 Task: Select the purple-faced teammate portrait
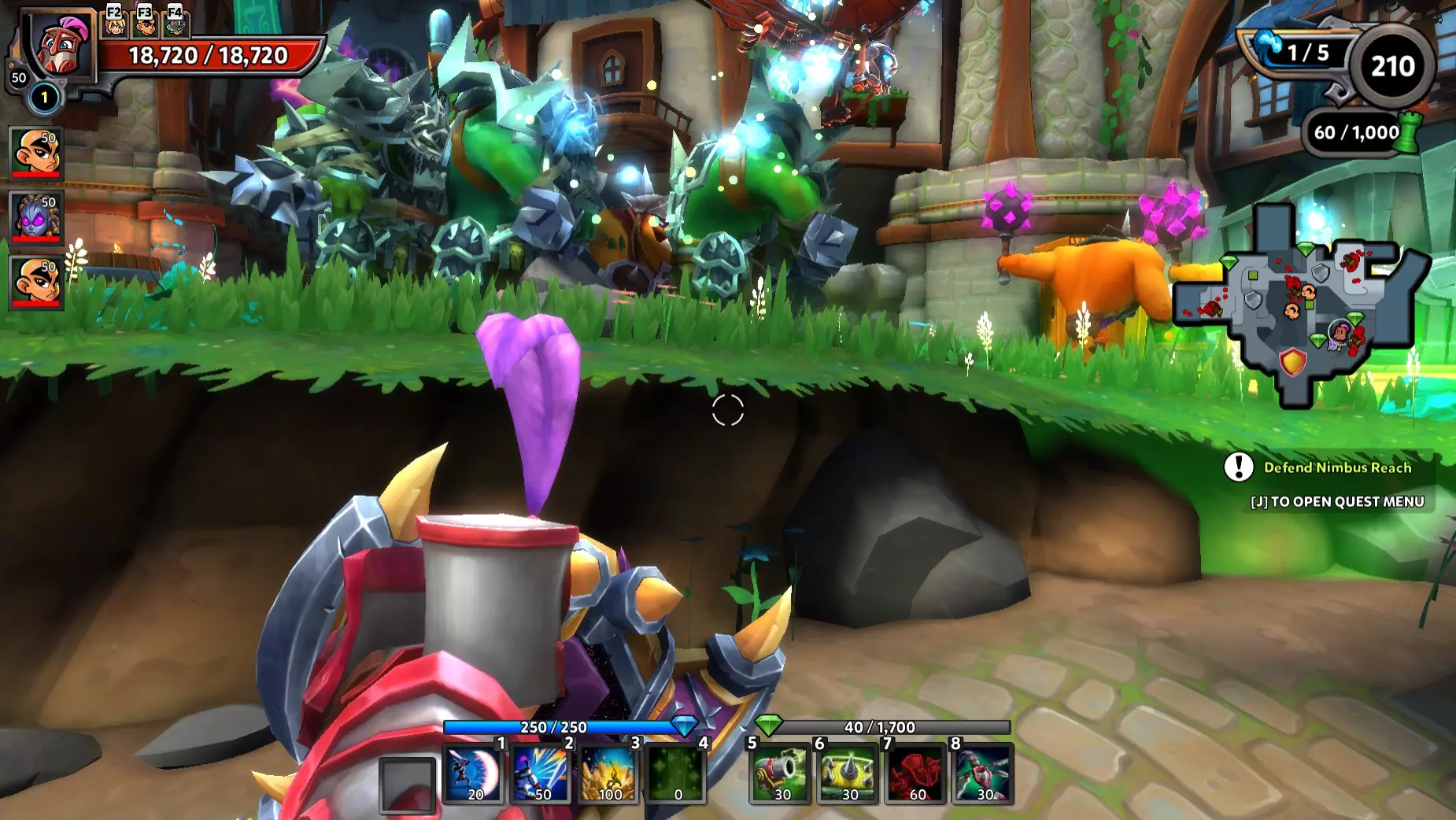click(36, 216)
